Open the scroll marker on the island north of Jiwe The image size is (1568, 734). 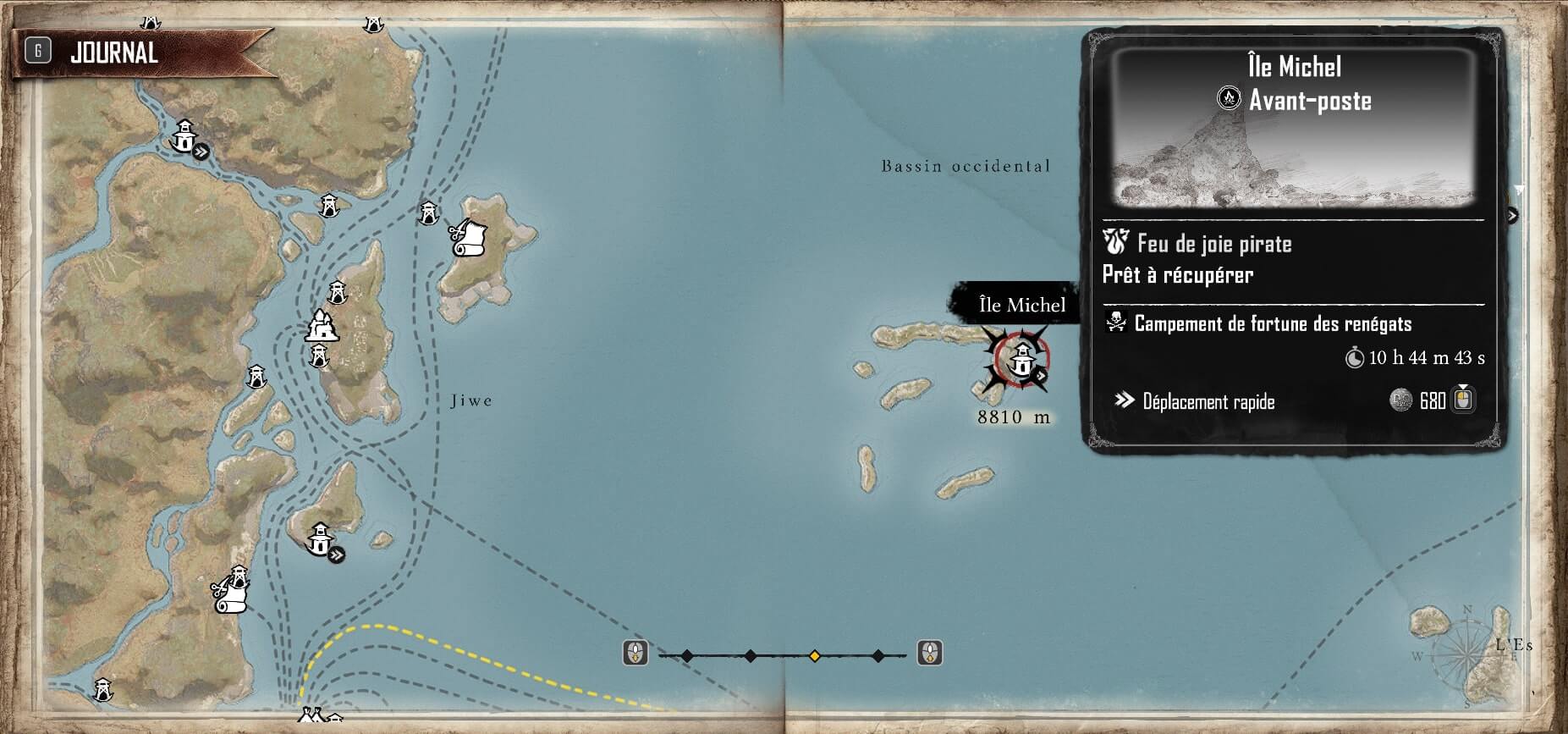(468, 238)
